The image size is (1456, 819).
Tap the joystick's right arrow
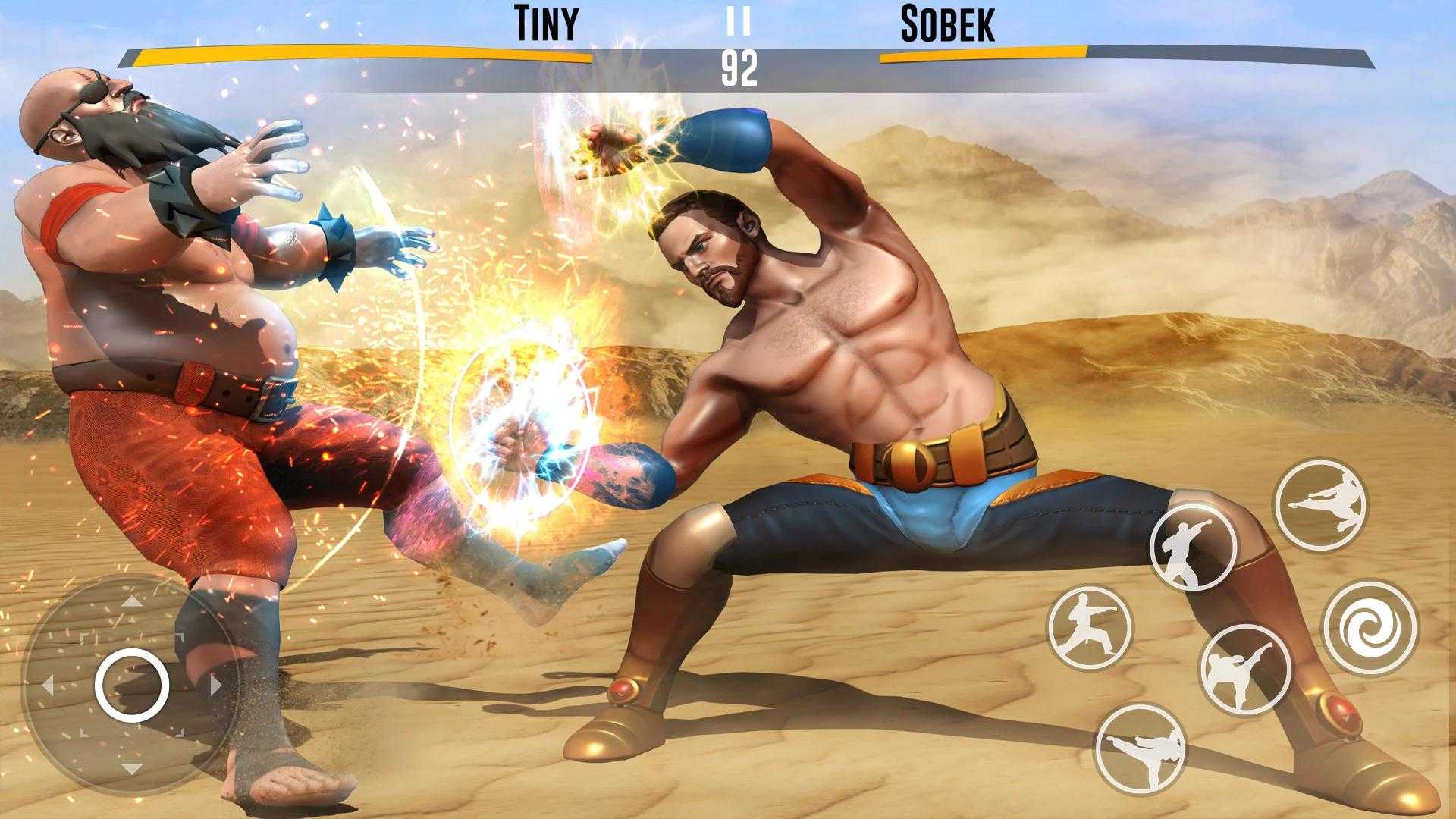tap(215, 686)
